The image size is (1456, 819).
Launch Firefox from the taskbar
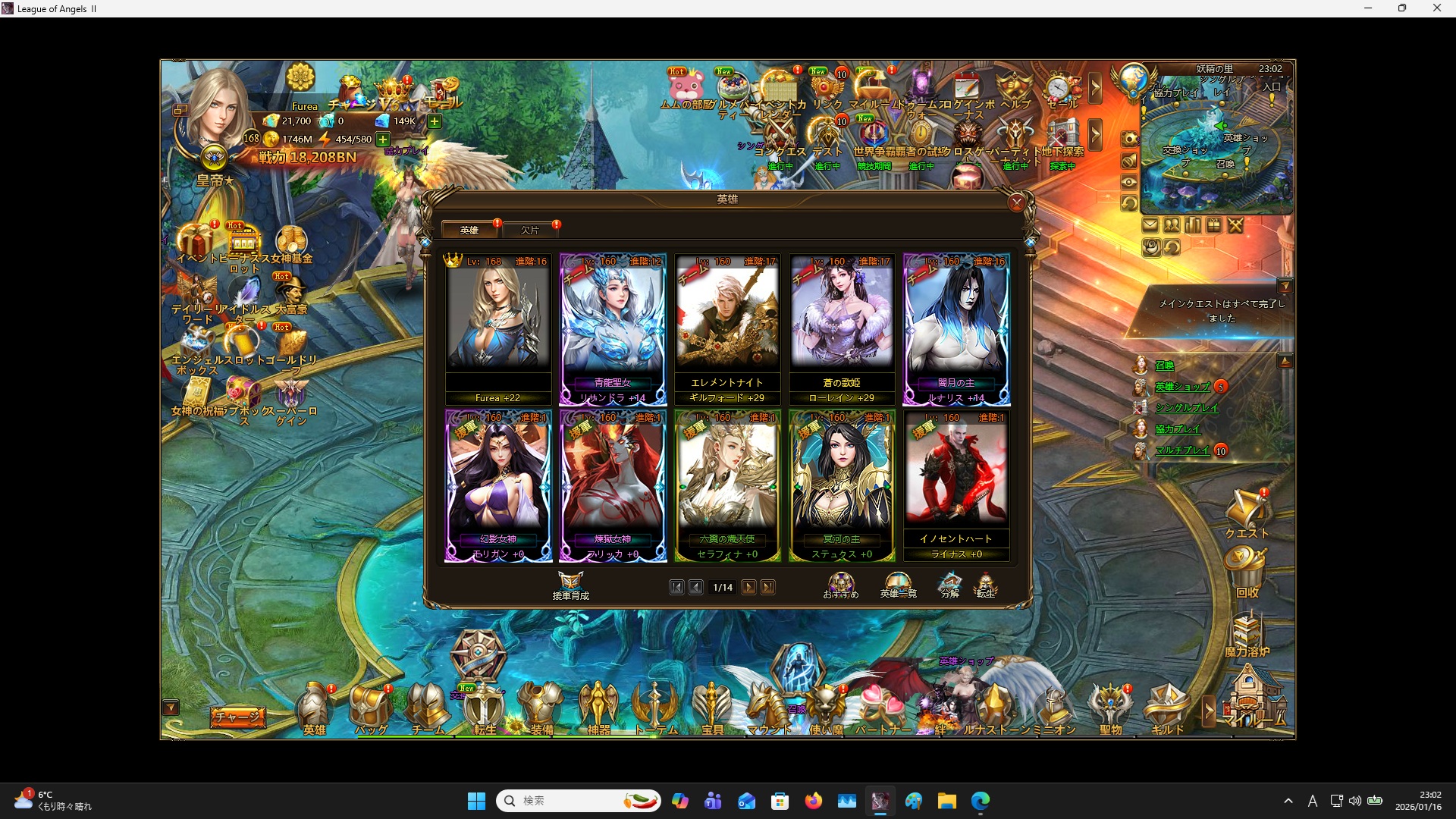click(814, 801)
